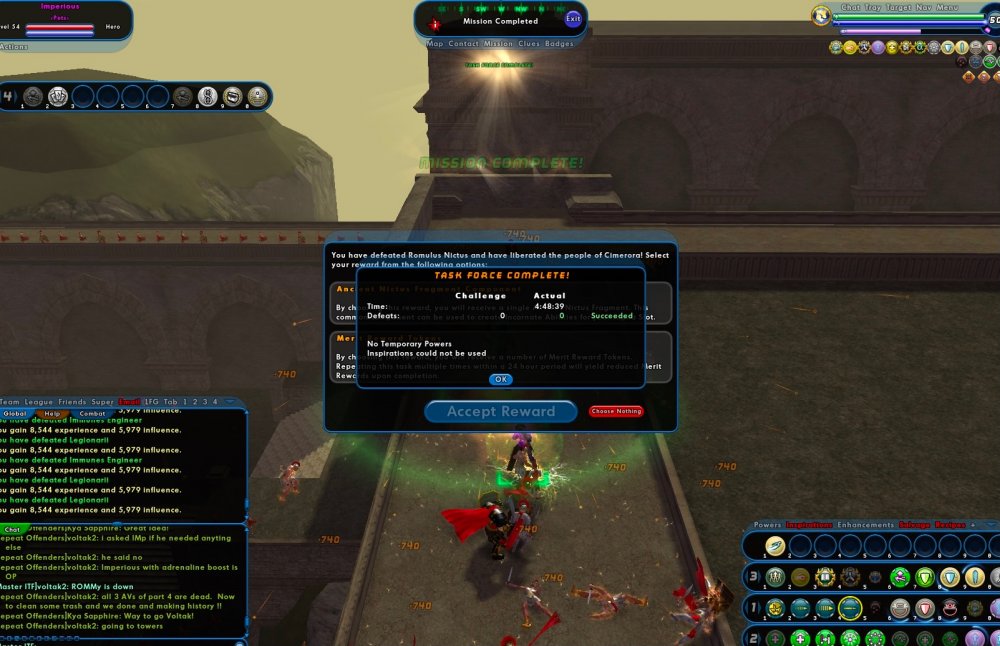Open the Inspirations tray
The image size is (1000, 646).
[x=809, y=525]
